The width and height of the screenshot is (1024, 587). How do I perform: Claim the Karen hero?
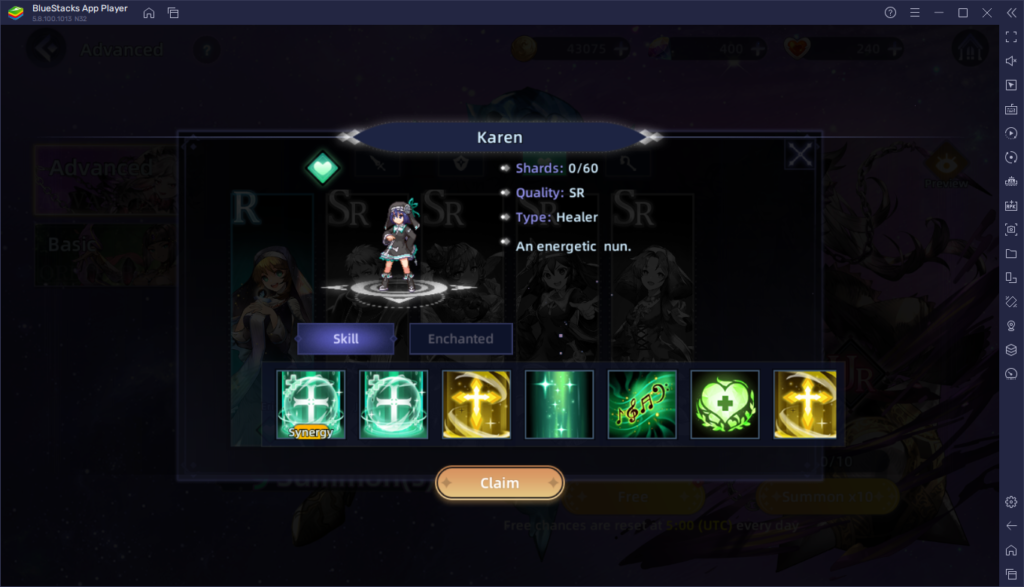coord(499,483)
